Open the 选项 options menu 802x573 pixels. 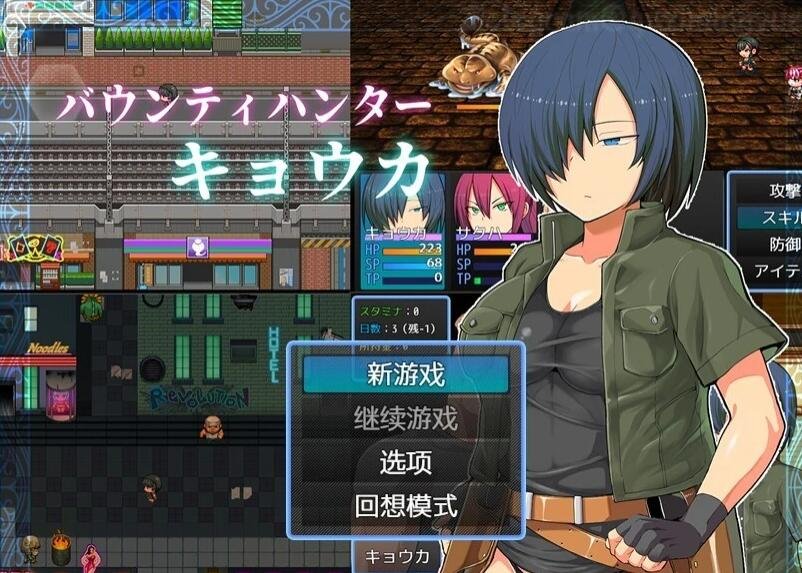[x=405, y=463]
